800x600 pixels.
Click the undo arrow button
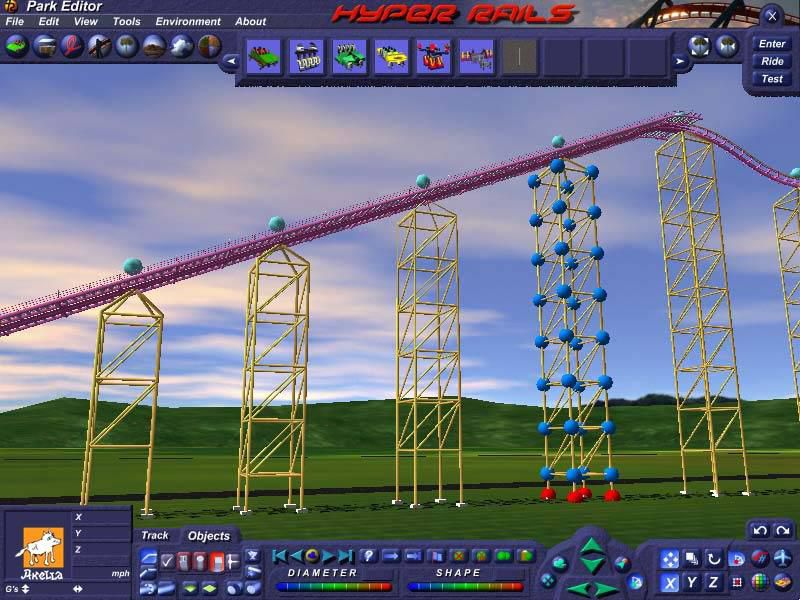[x=760, y=530]
